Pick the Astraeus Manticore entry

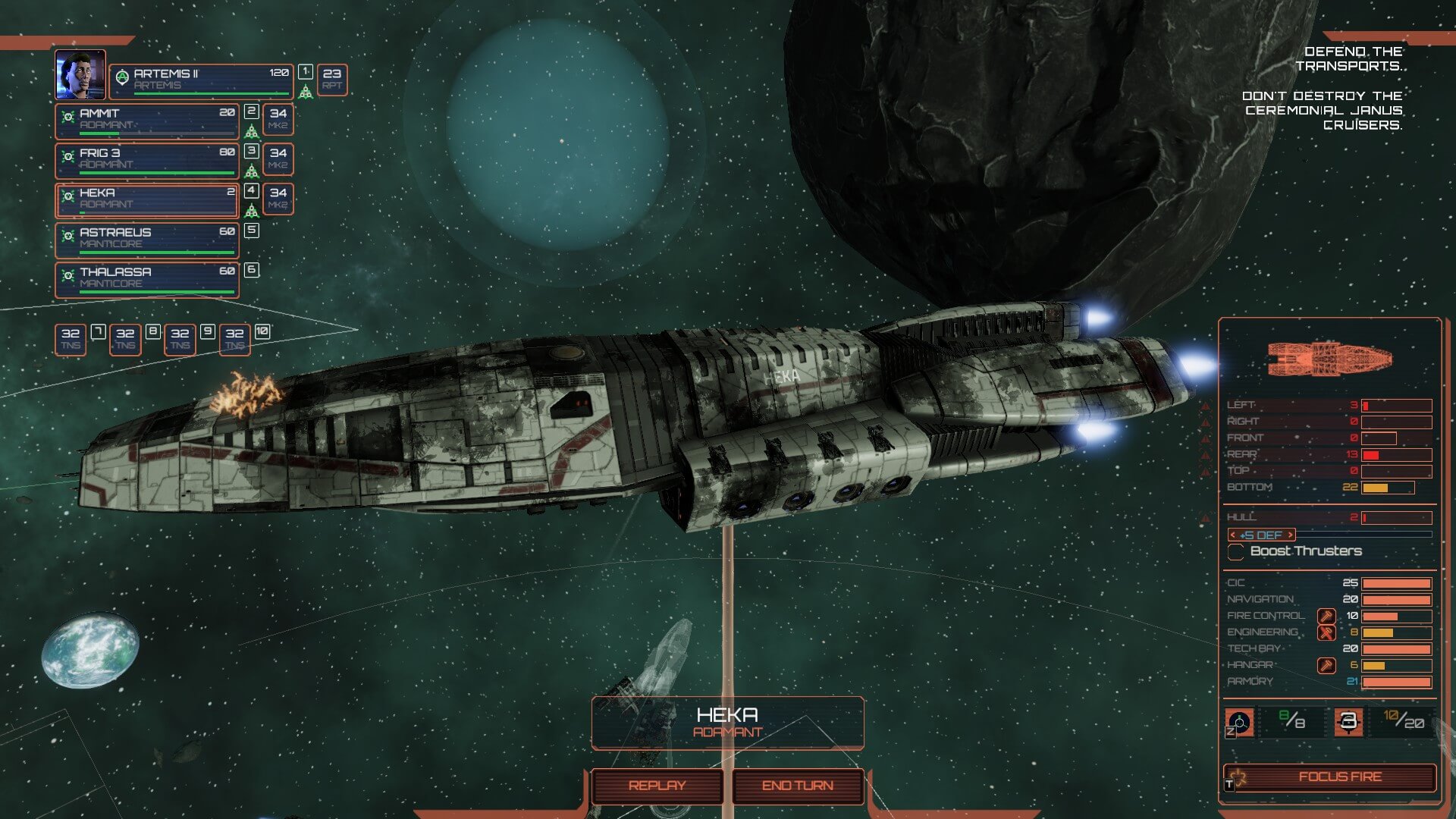coord(147,239)
